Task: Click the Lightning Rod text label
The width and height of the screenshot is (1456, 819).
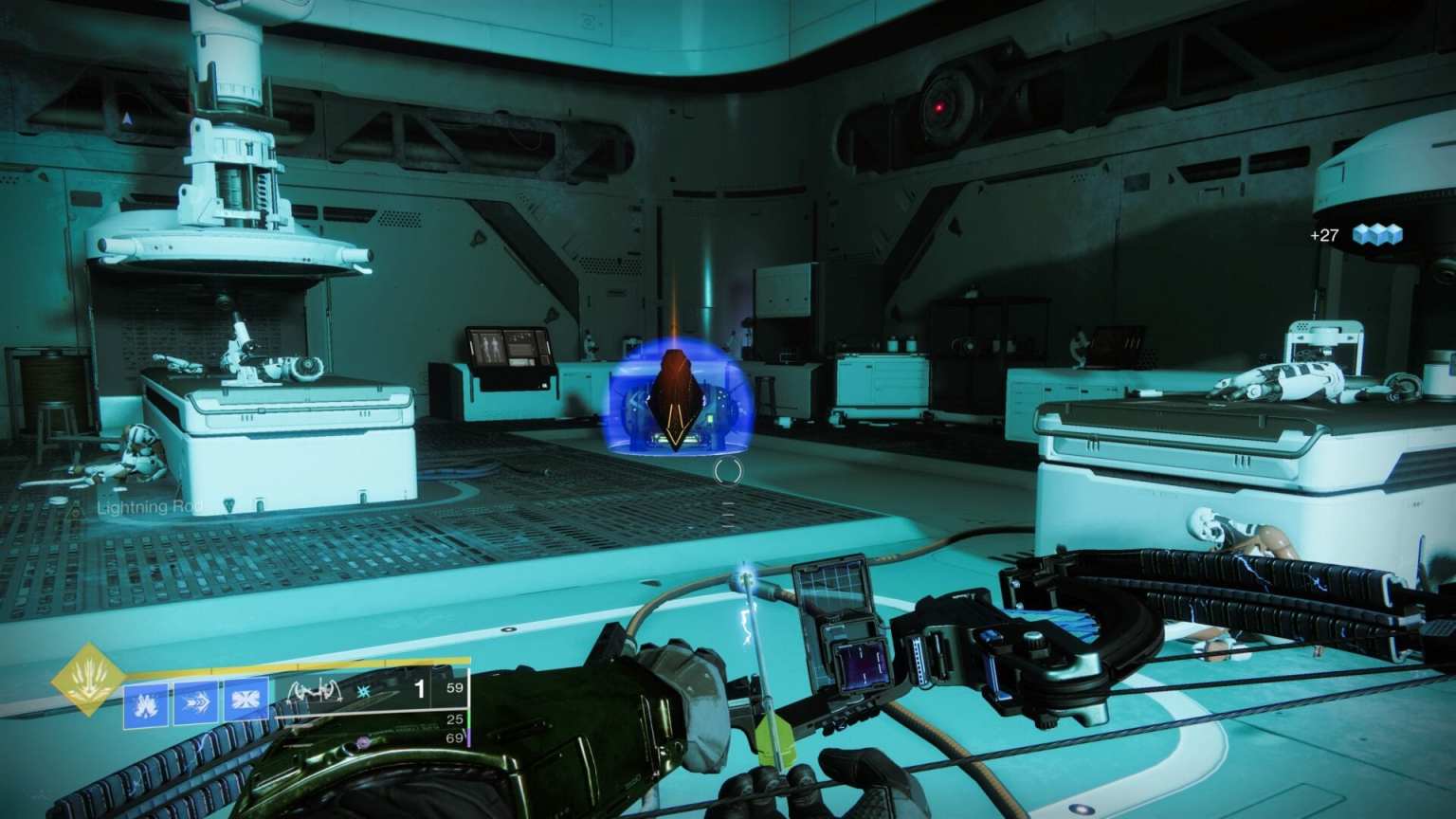Action: tap(148, 508)
